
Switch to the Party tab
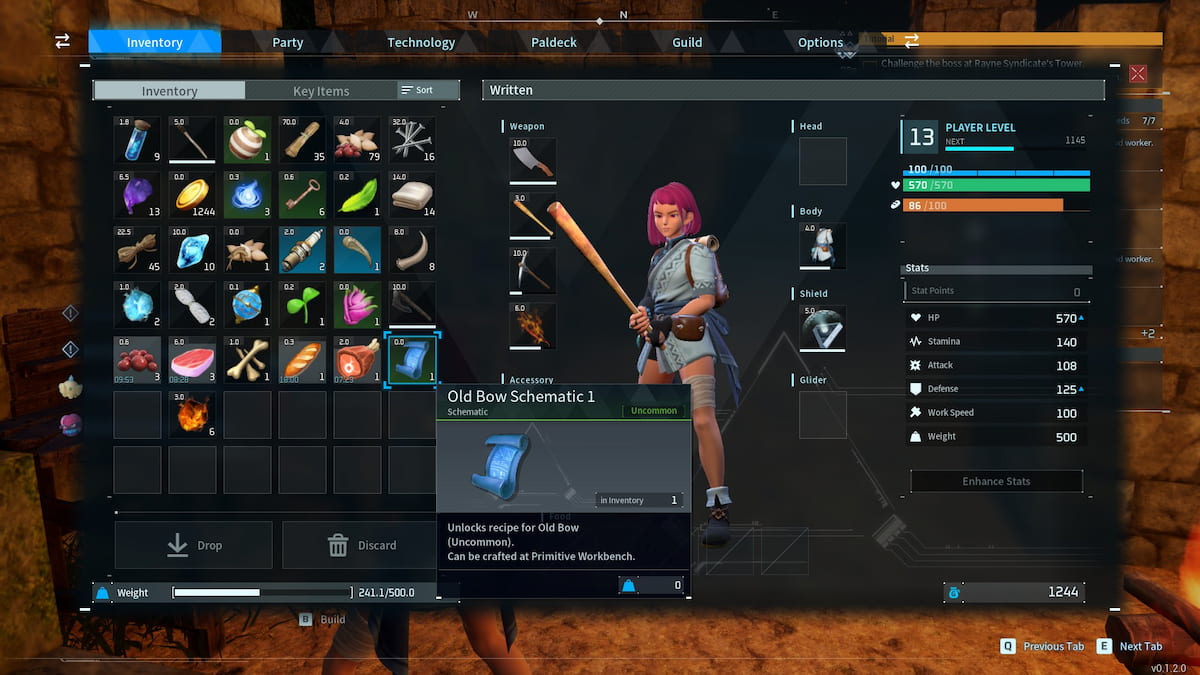[x=288, y=42]
